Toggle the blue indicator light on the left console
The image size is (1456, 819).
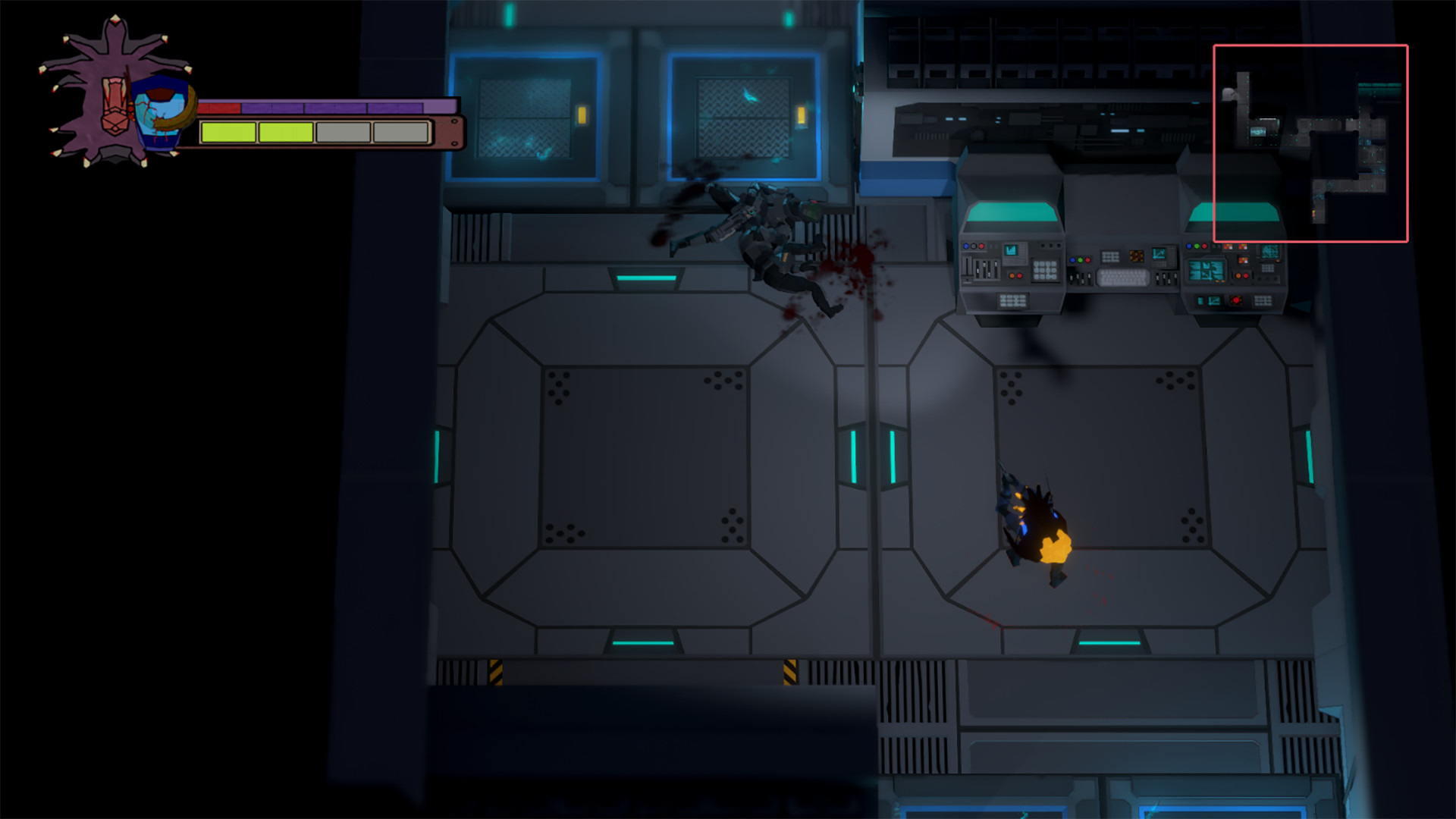pos(966,246)
